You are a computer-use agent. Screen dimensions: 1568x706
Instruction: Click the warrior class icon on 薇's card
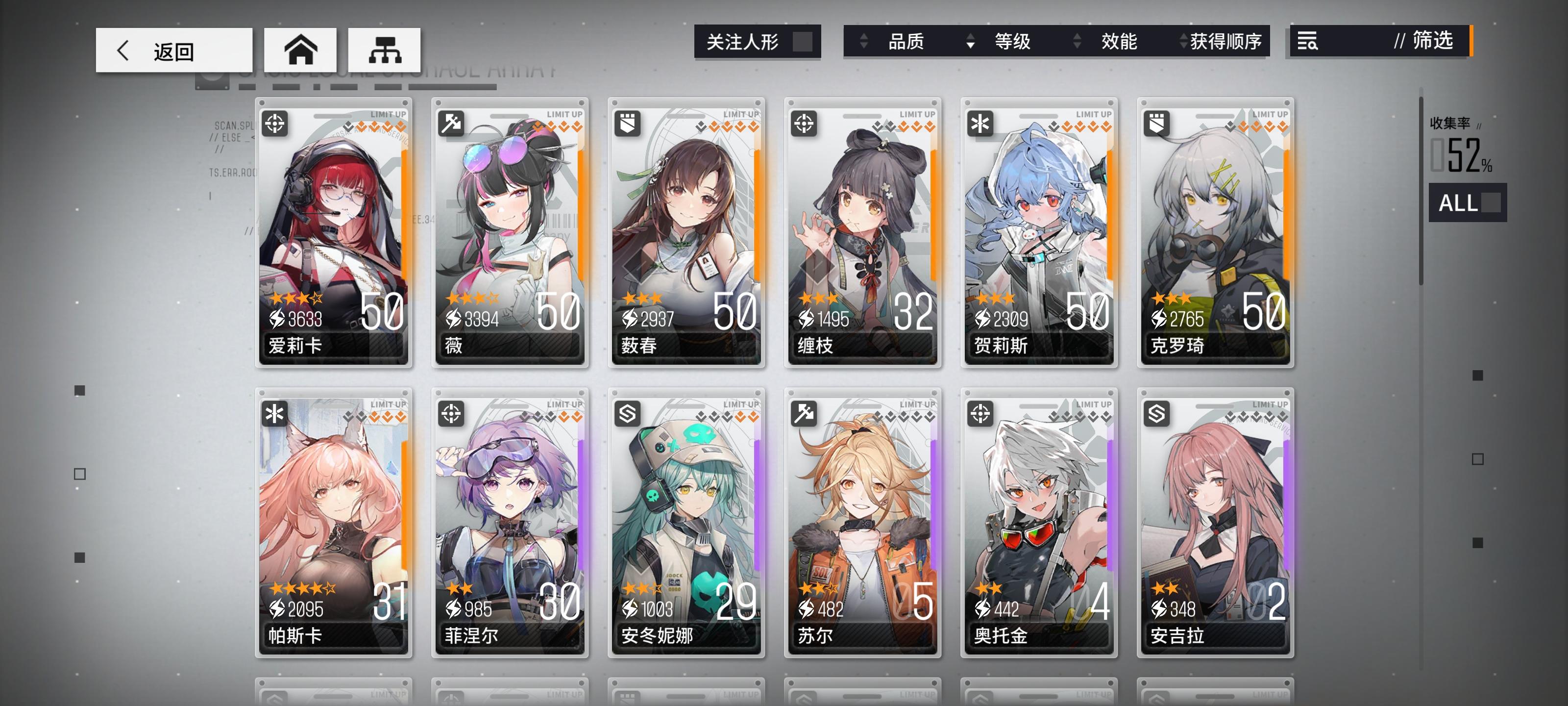[452, 125]
